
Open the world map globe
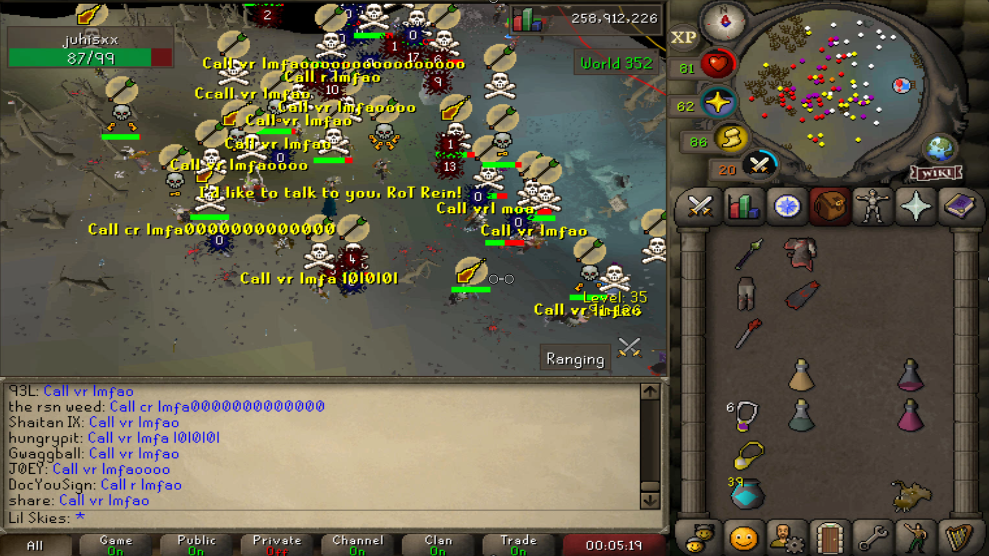[x=940, y=149]
